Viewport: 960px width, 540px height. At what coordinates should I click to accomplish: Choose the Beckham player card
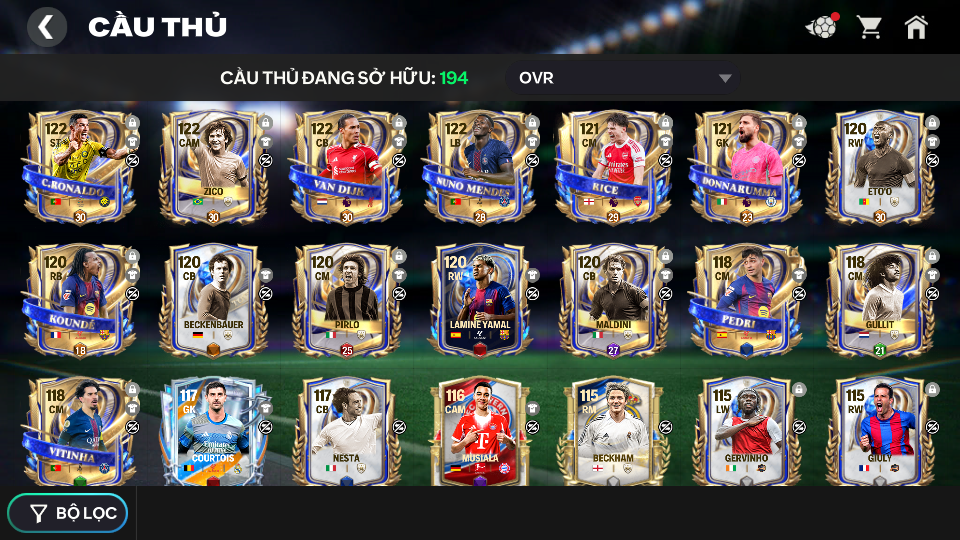point(611,432)
